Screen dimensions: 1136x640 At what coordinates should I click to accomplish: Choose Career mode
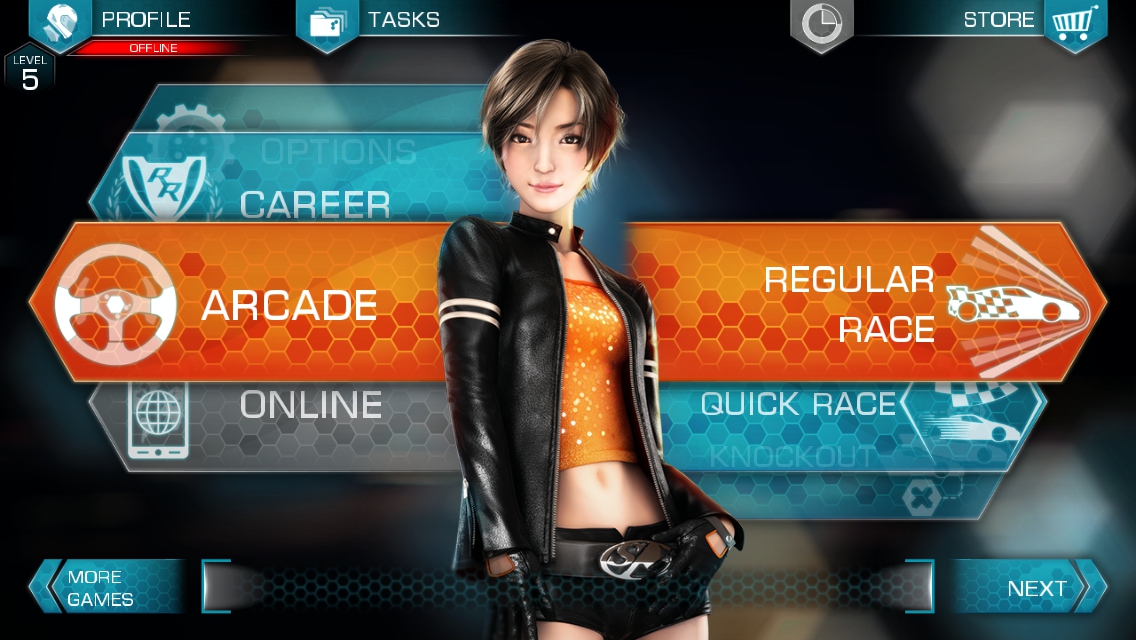(x=314, y=204)
